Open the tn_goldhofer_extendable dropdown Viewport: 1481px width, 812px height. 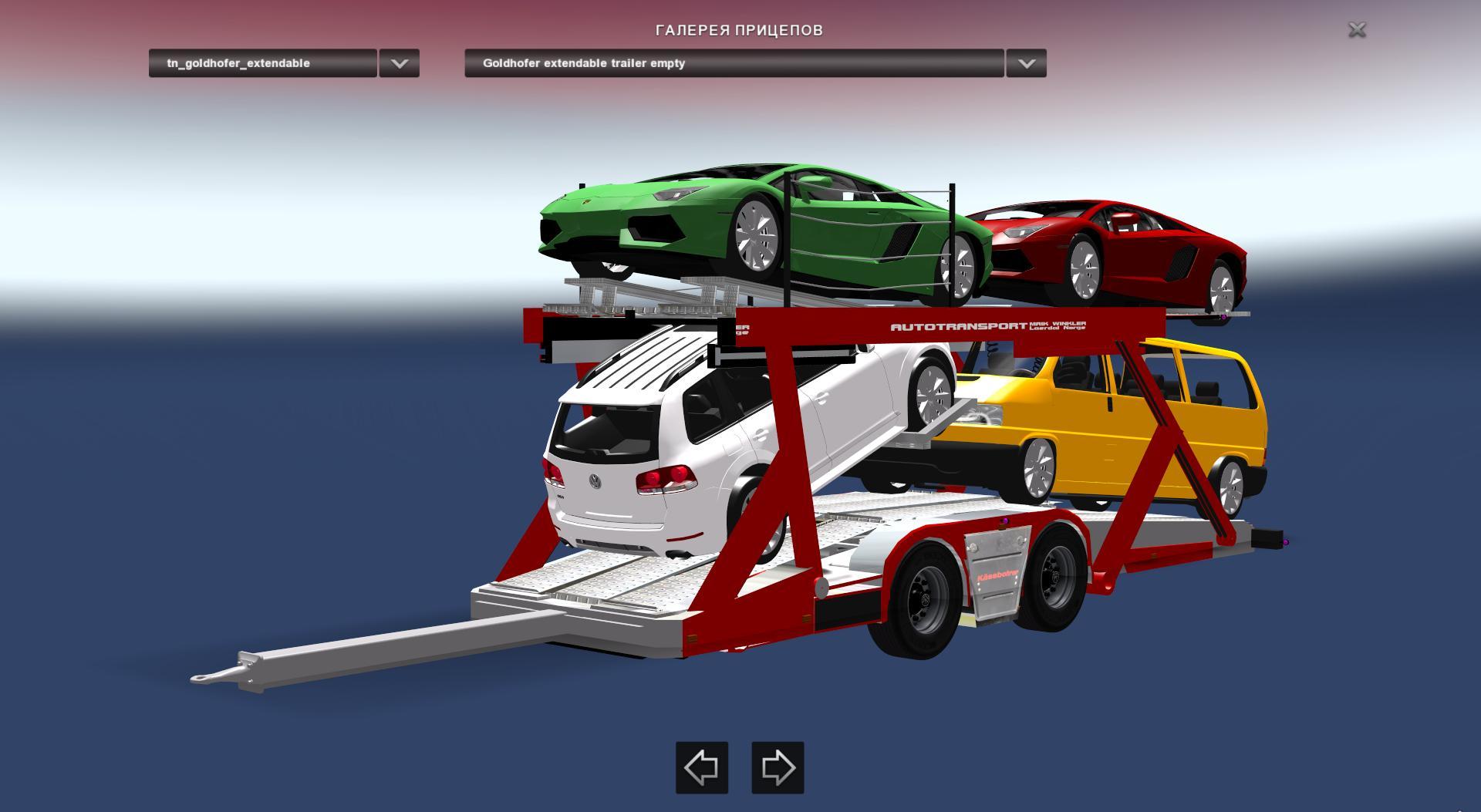[x=399, y=63]
